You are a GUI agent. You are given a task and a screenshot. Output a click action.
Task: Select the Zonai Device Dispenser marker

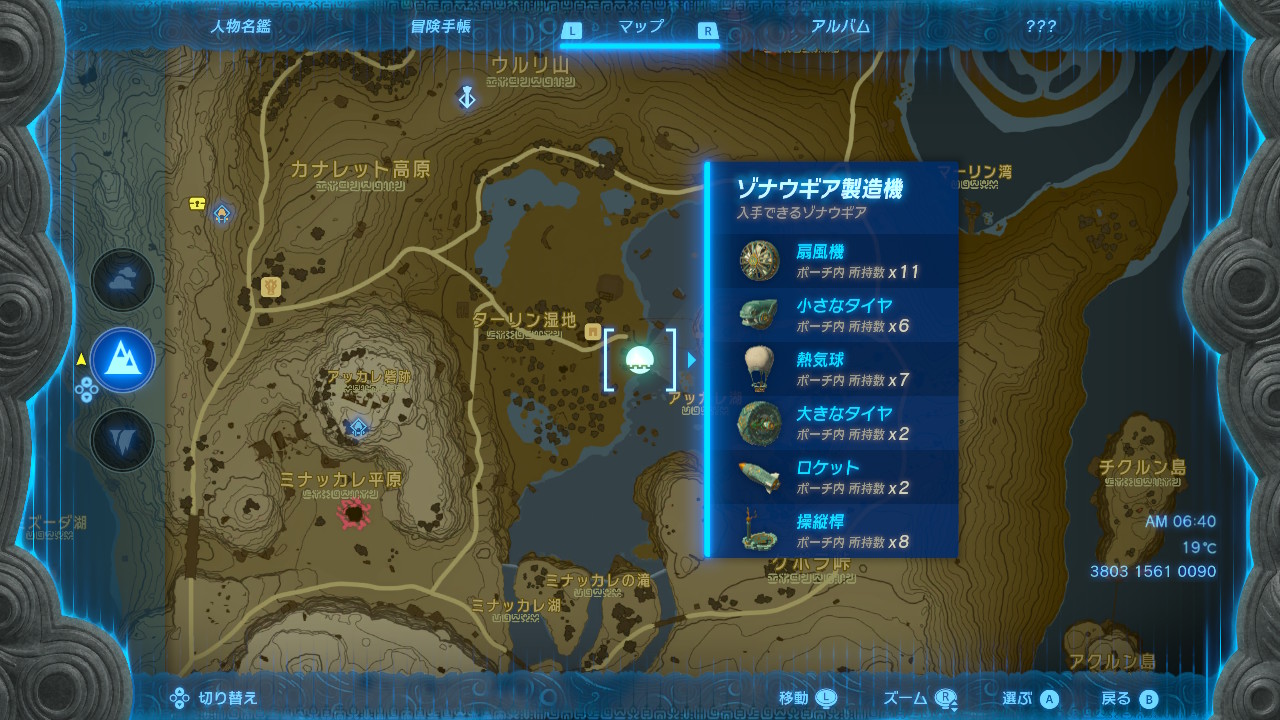click(x=641, y=362)
